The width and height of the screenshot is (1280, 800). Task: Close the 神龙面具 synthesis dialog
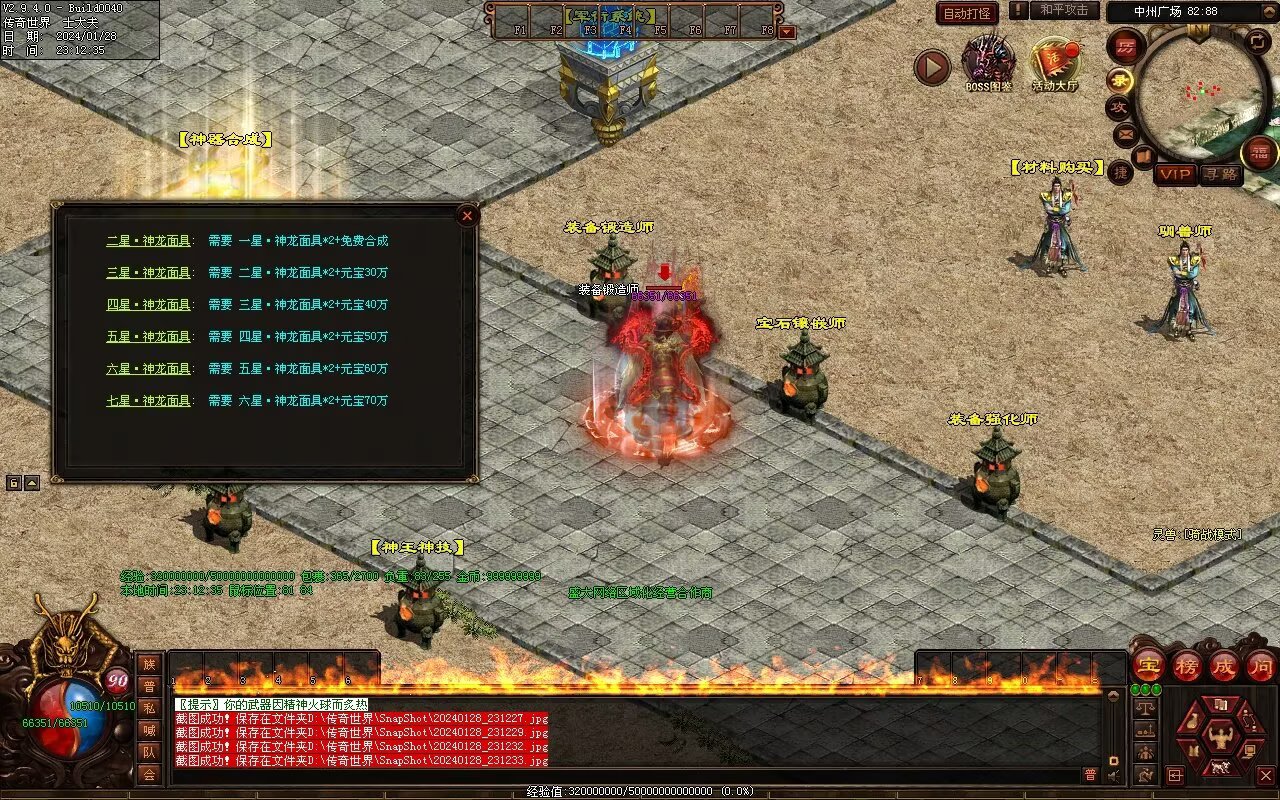coord(466,215)
